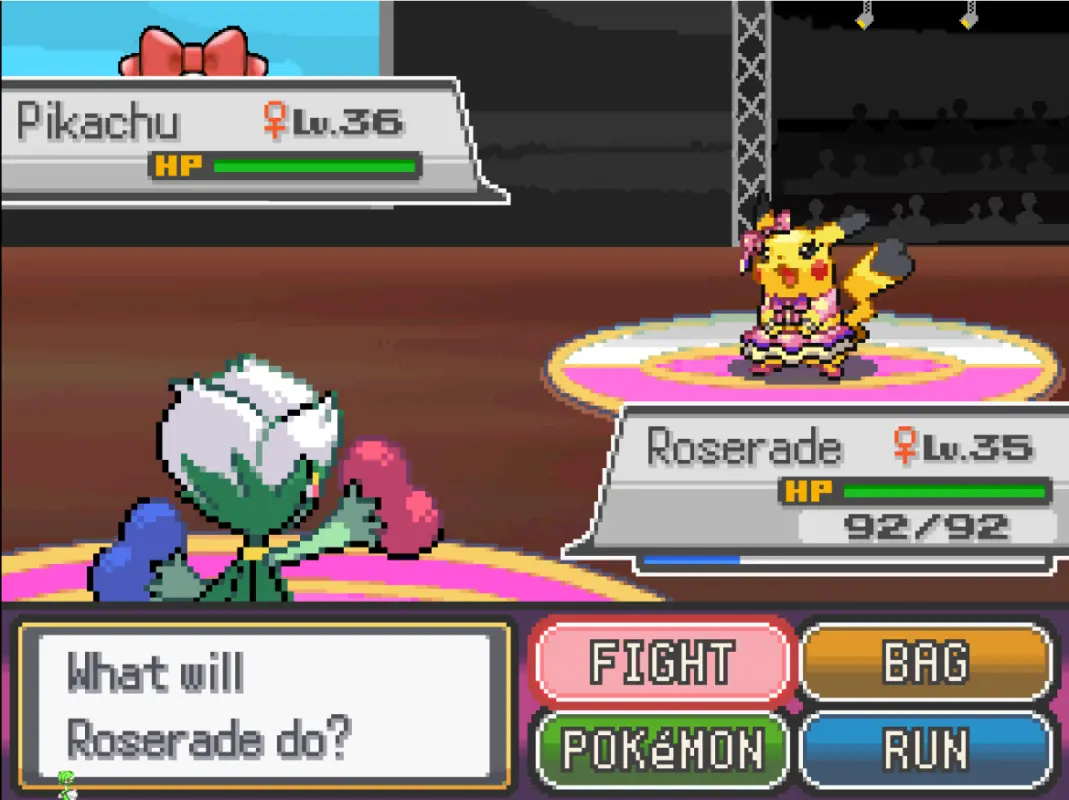Click RUN to flee the battle
Screen dimensions: 1069x800
coord(926,749)
